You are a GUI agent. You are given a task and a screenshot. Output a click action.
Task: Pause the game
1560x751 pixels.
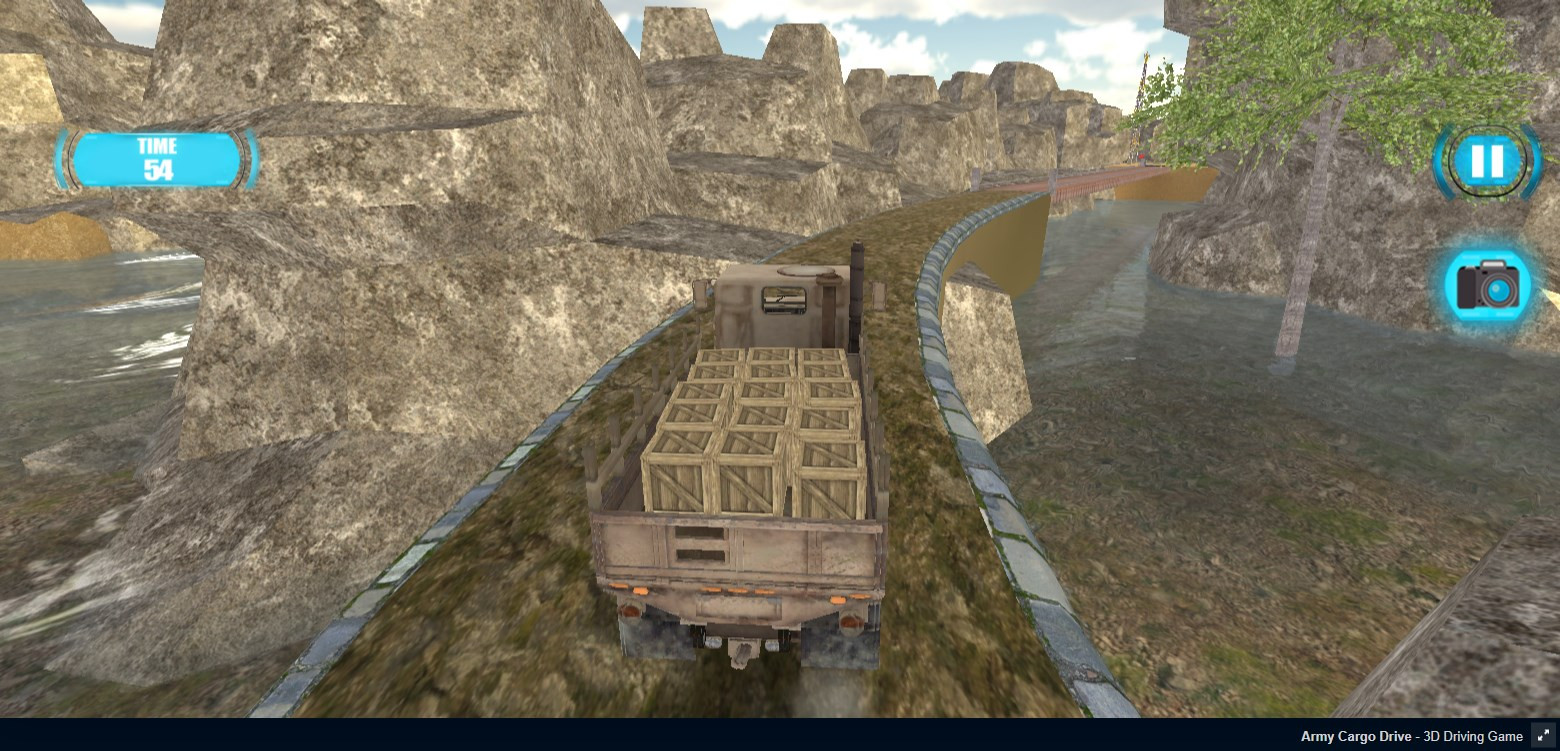pos(1487,160)
